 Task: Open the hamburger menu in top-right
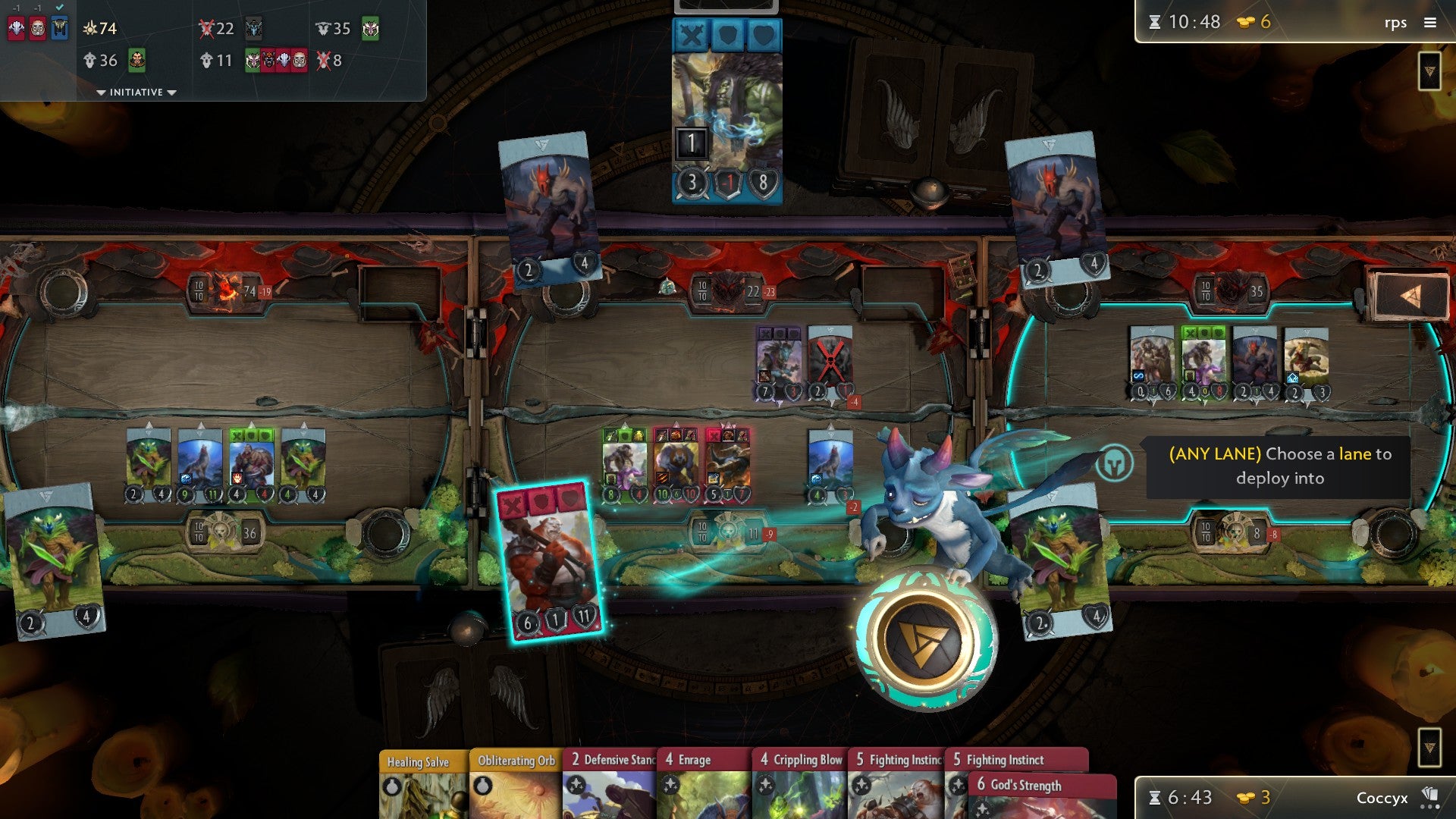1430,23
